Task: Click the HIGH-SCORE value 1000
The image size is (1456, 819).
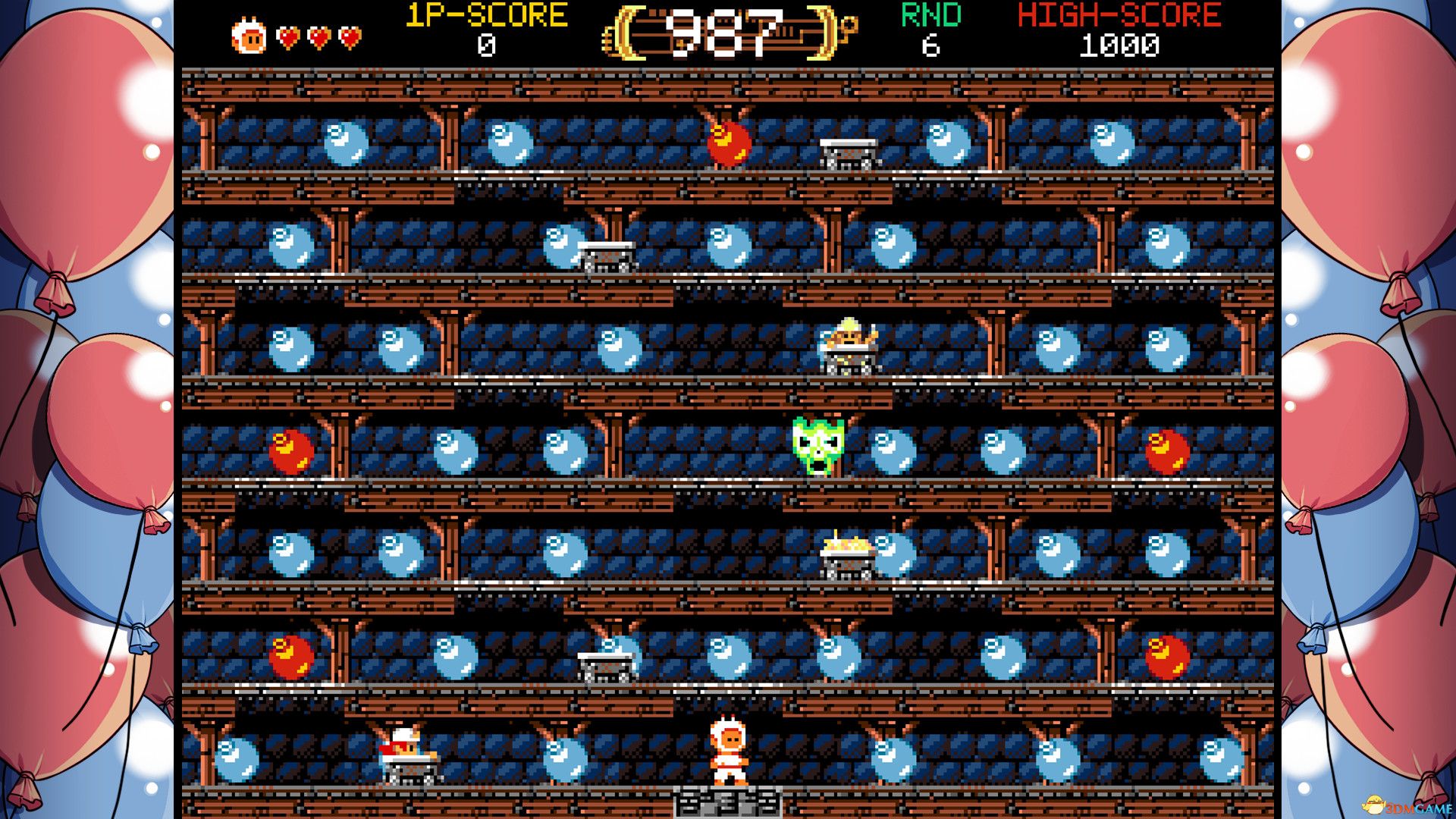Action: click(x=1120, y=47)
